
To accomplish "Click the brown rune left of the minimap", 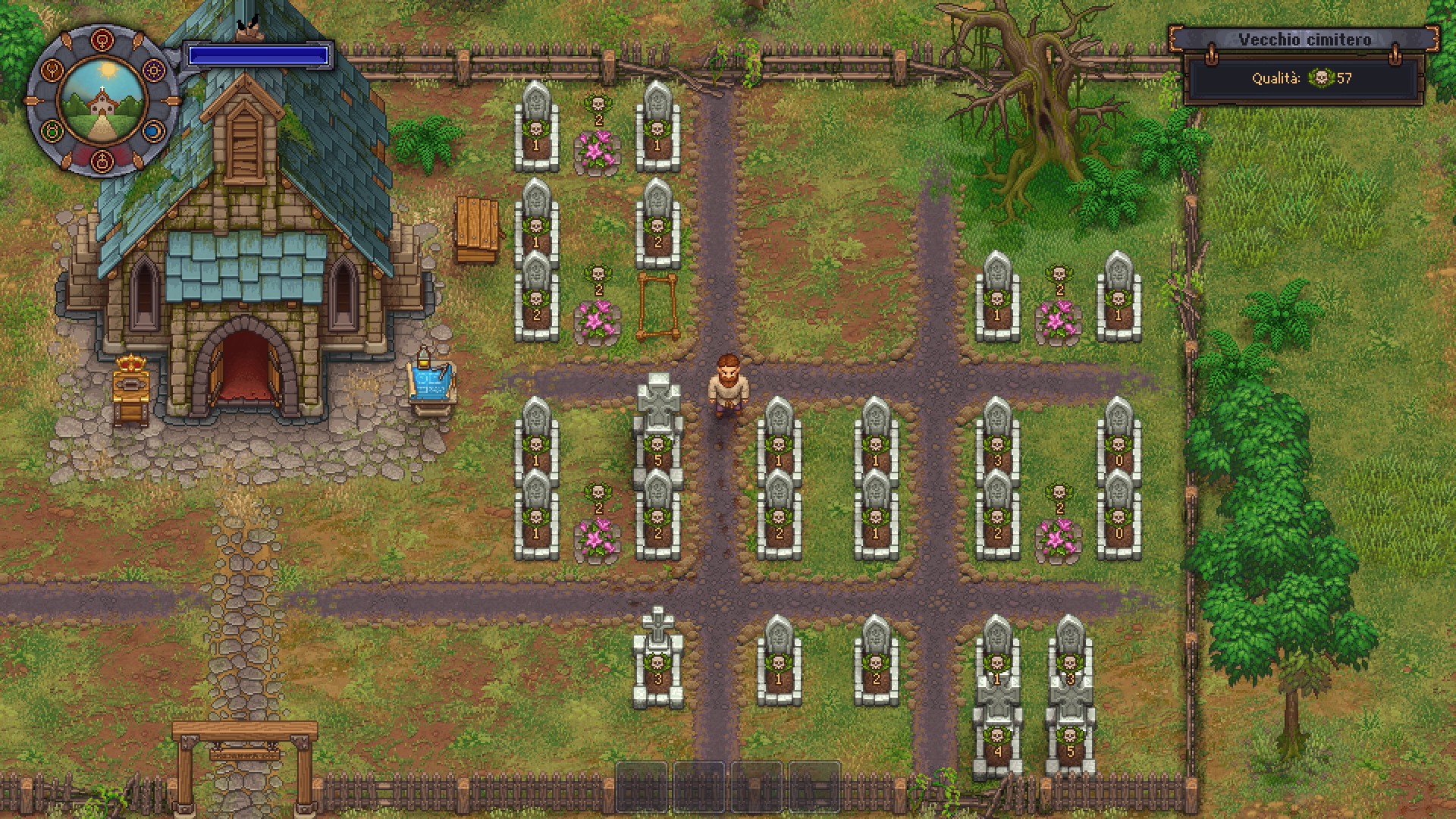I will 50,70.
